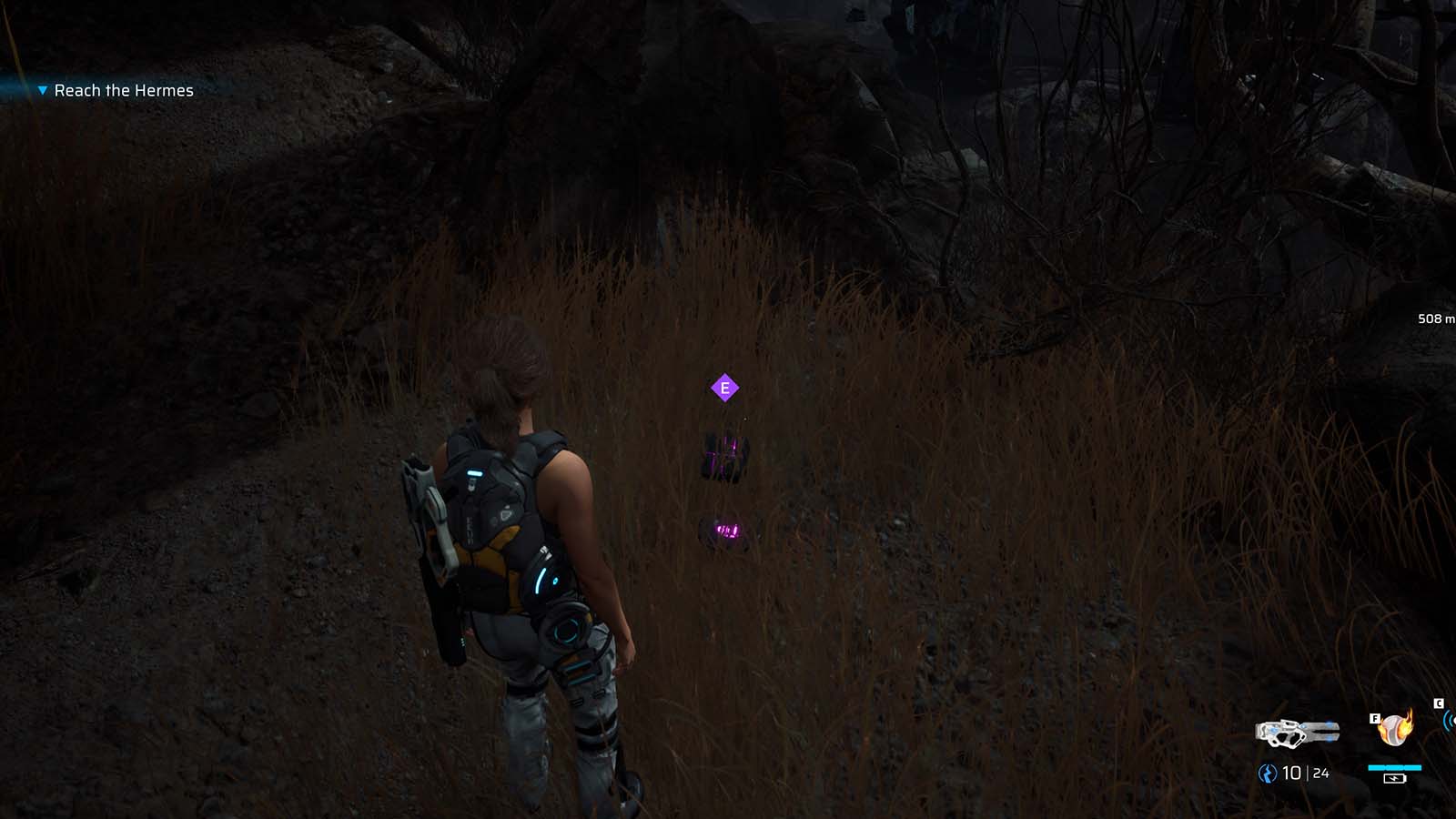Click the F keybind badge on the grenade
Image resolution: width=1456 pixels, height=819 pixels.
click(x=1375, y=718)
